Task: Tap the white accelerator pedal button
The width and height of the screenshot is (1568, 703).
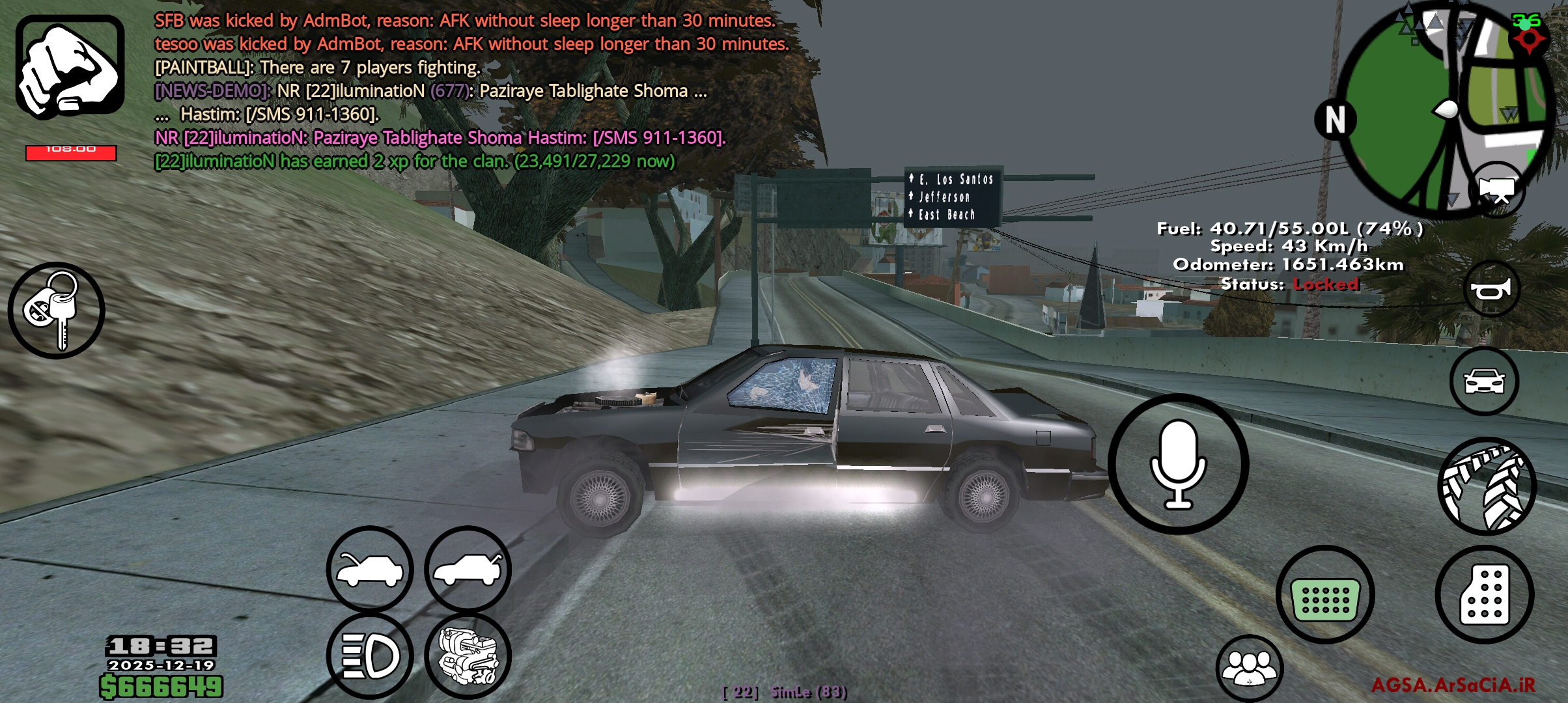Action: [x=1485, y=595]
